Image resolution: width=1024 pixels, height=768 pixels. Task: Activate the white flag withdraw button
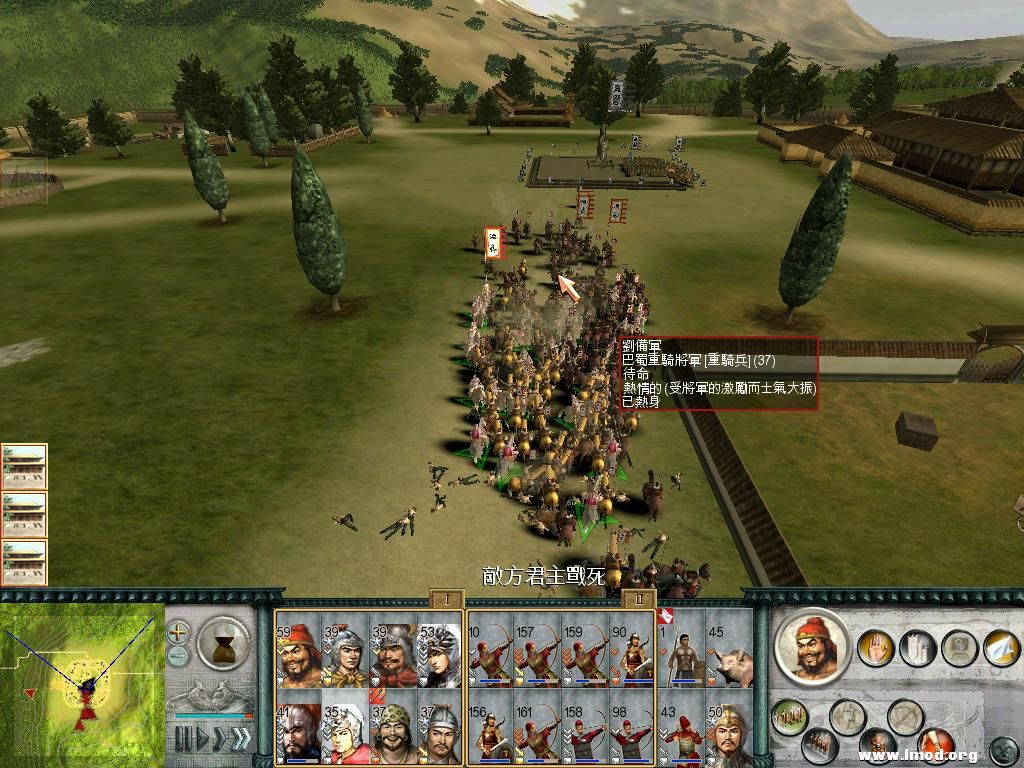pos(1000,647)
